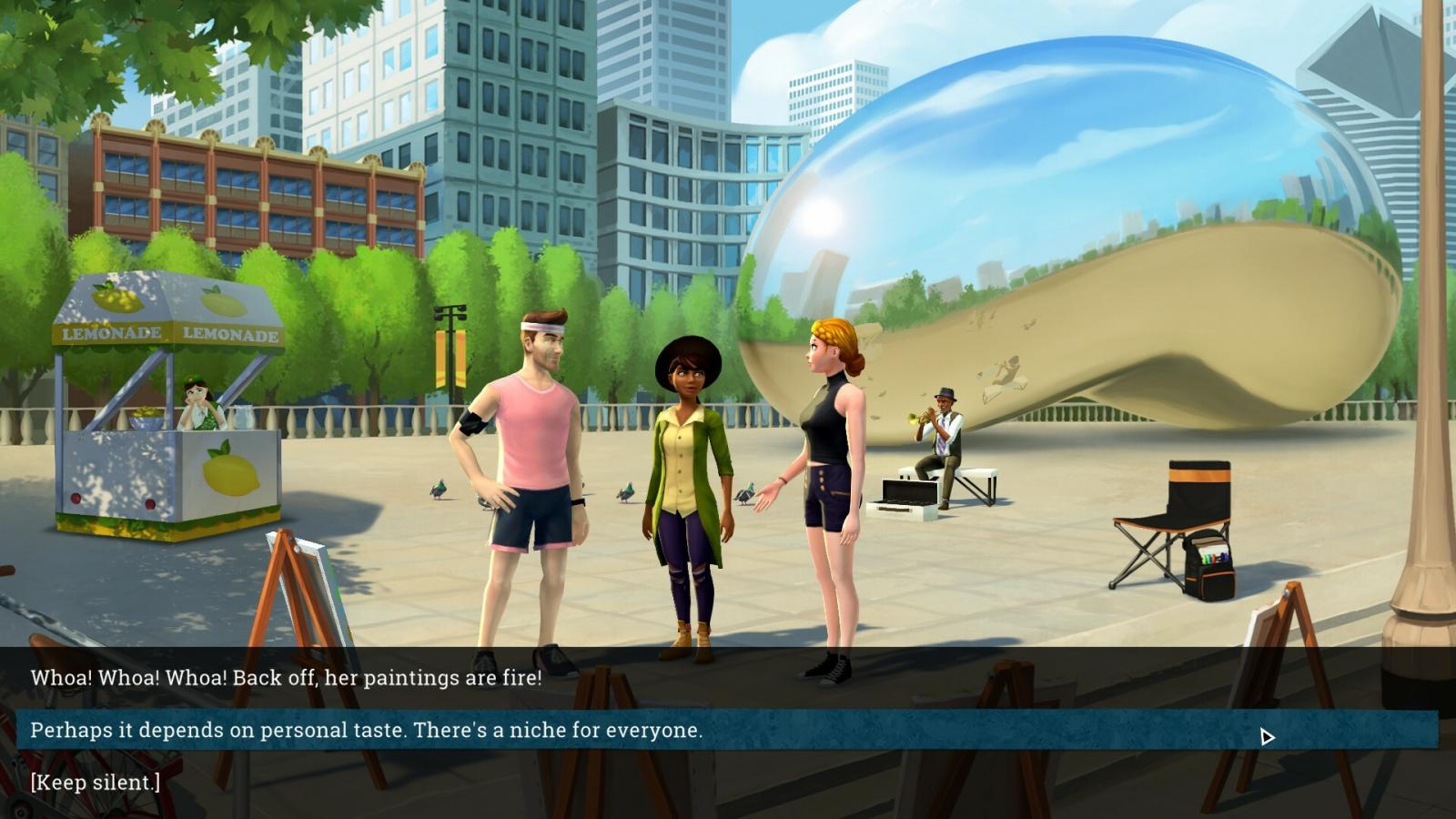Pick the [Keep silent.] dialogue option
Screen dimensions: 1456x819
(96, 782)
